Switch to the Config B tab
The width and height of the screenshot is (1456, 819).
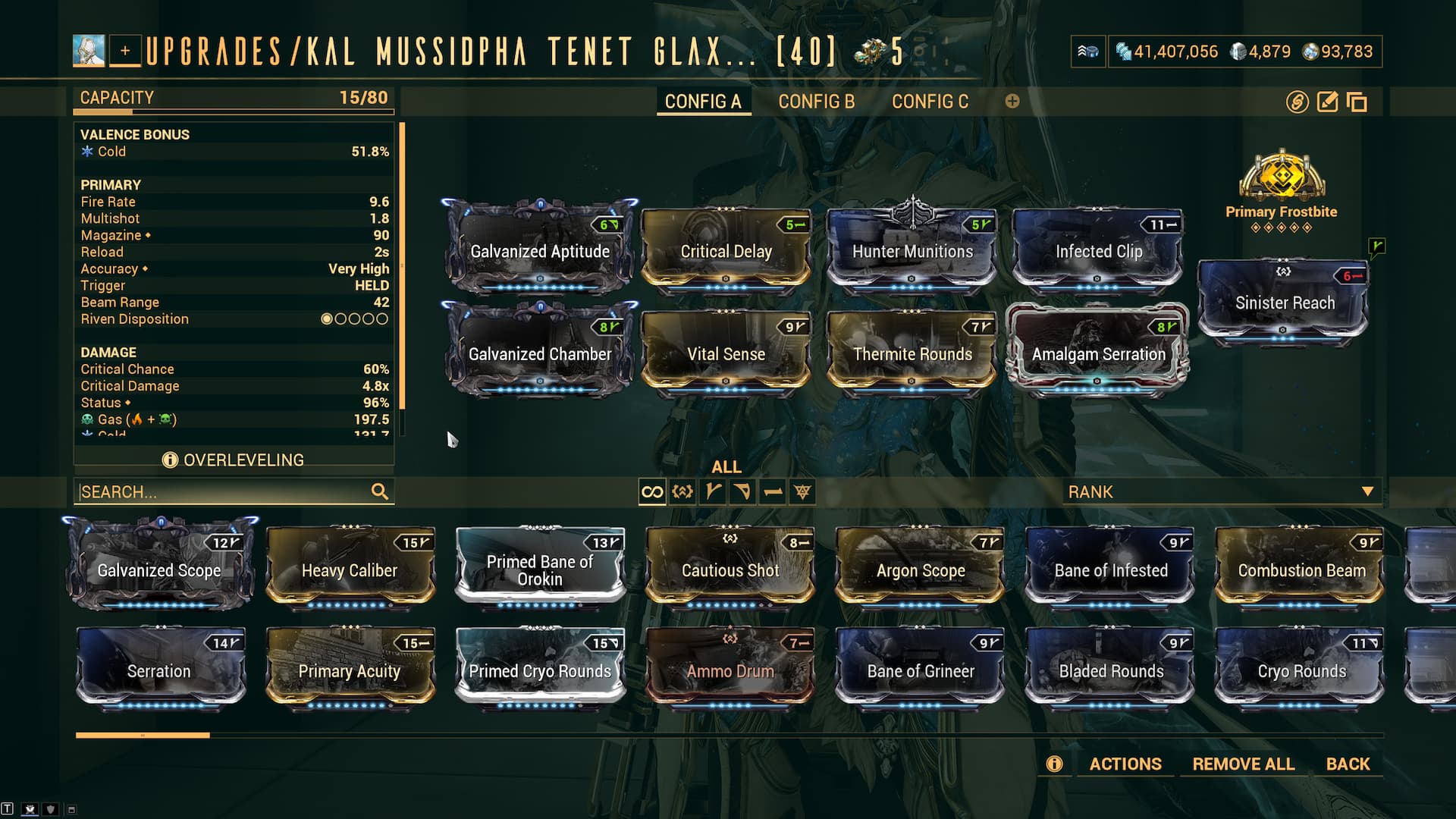click(x=816, y=102)
